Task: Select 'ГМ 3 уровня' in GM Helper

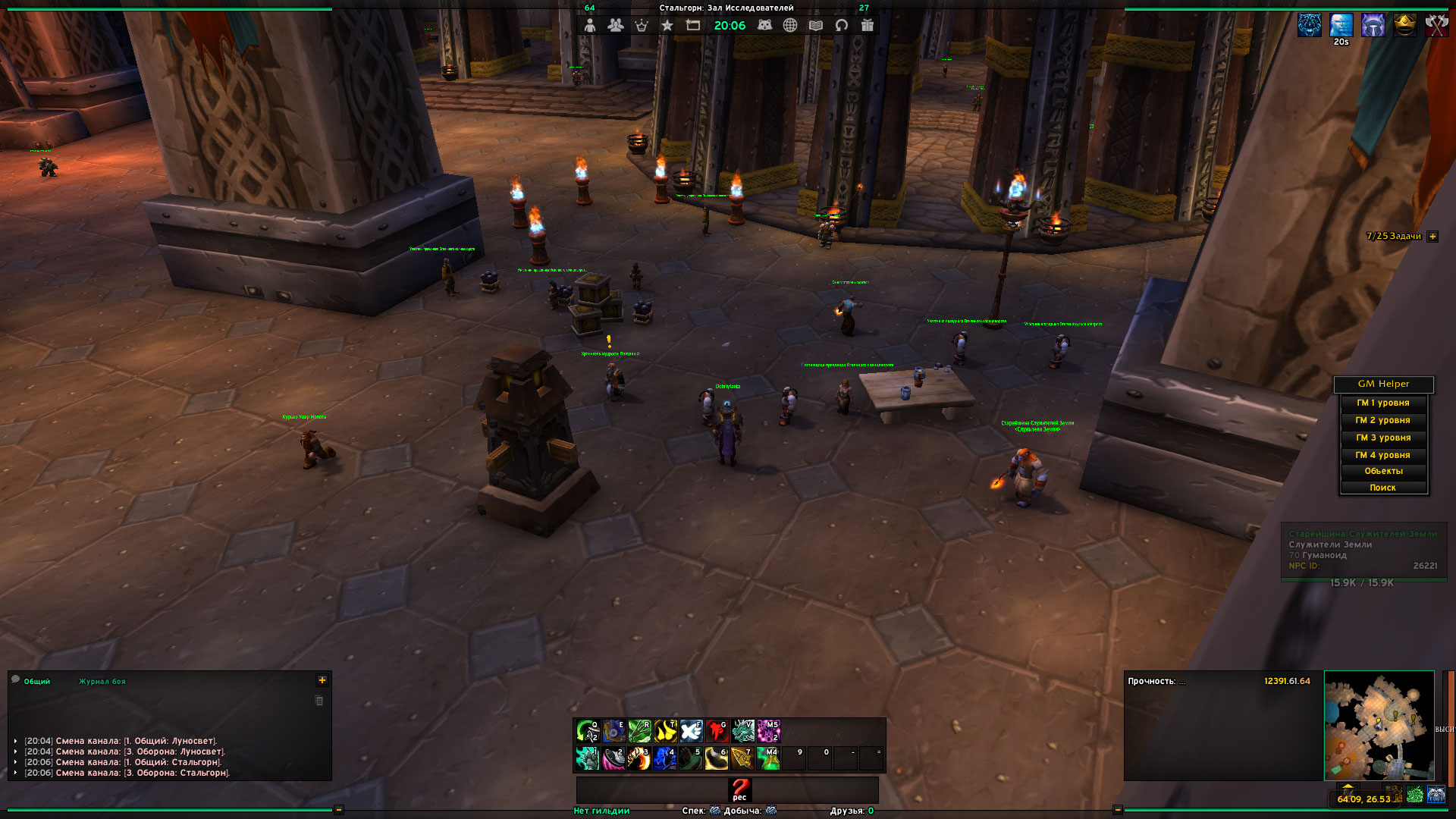Action: [x=1382, y=438]
